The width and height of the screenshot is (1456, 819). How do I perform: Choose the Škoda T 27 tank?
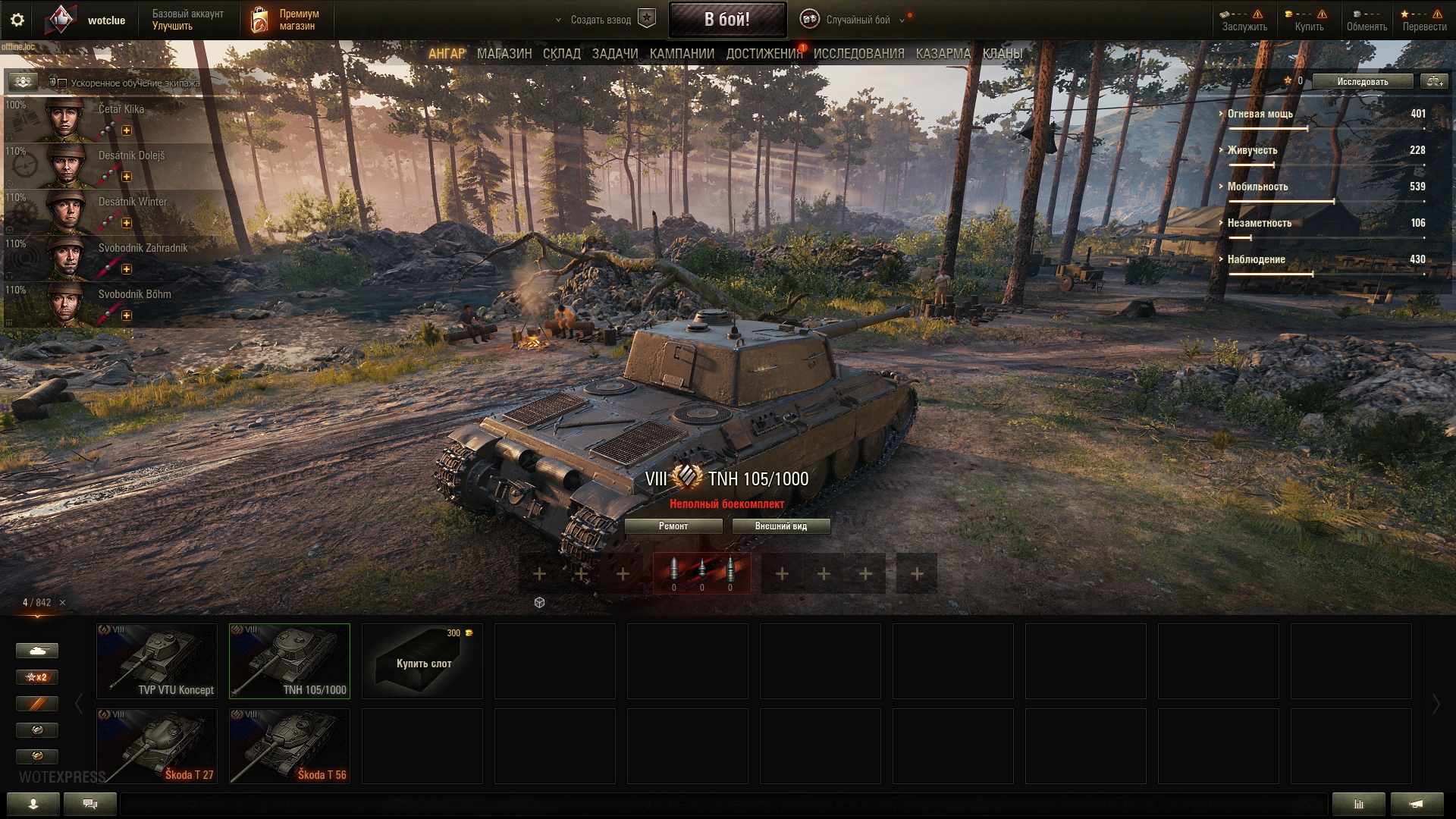[x=157, y=746]
